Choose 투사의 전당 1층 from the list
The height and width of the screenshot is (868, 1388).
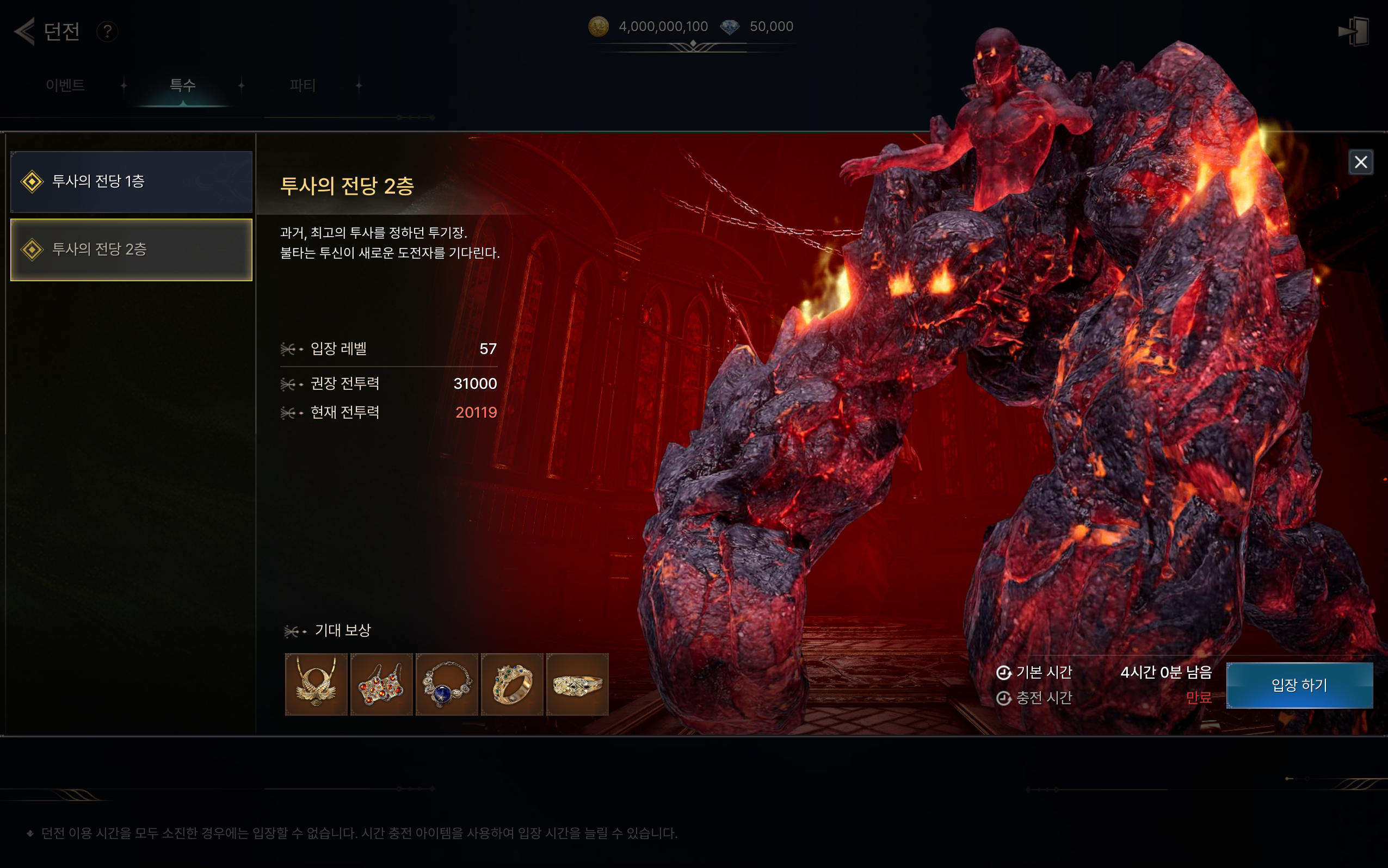point(132,182)
